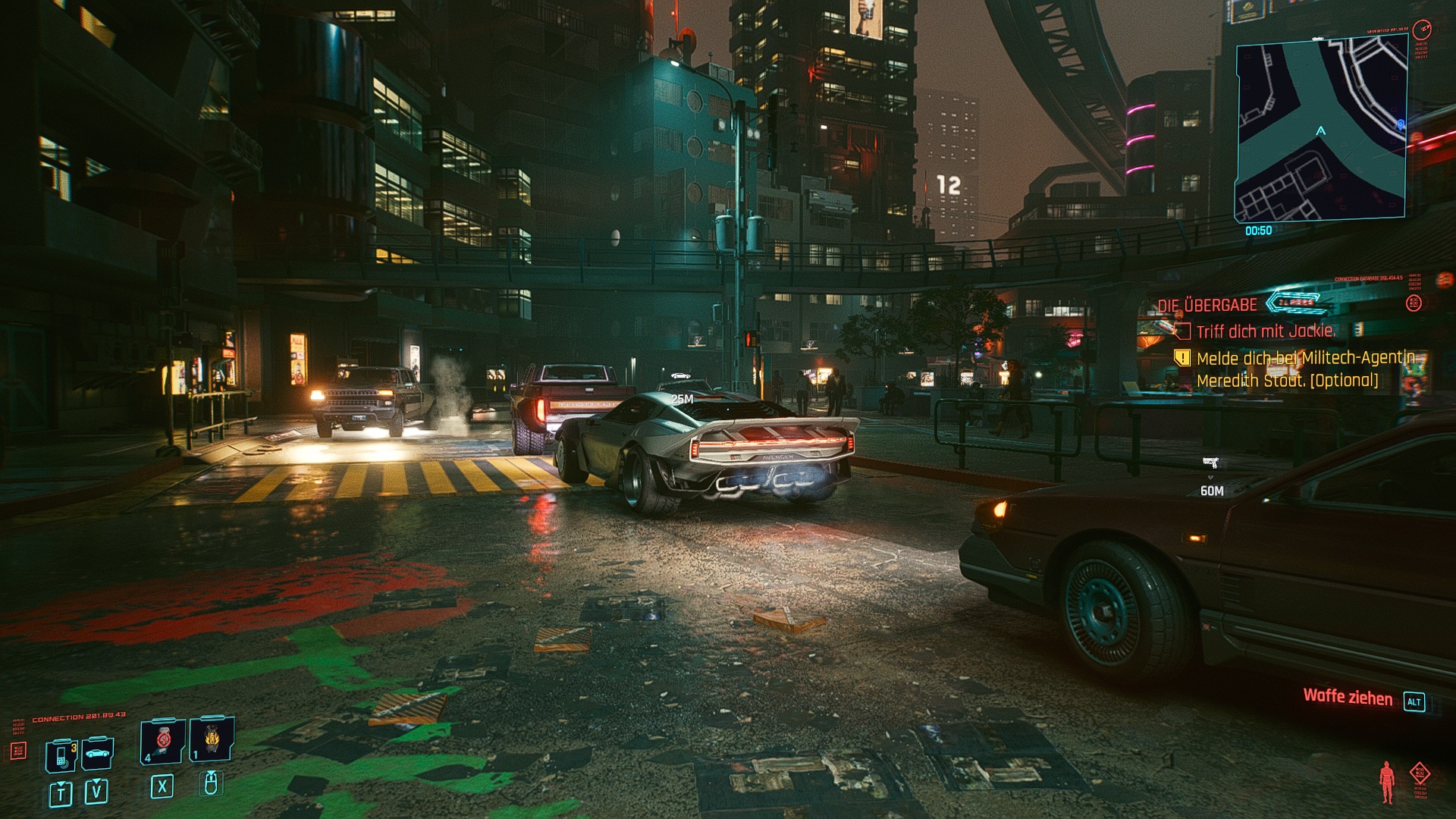Use the inhaler consumable slot with 4 charges
The width and height of the screenshot is (1456, 819).
pos(162,740)
